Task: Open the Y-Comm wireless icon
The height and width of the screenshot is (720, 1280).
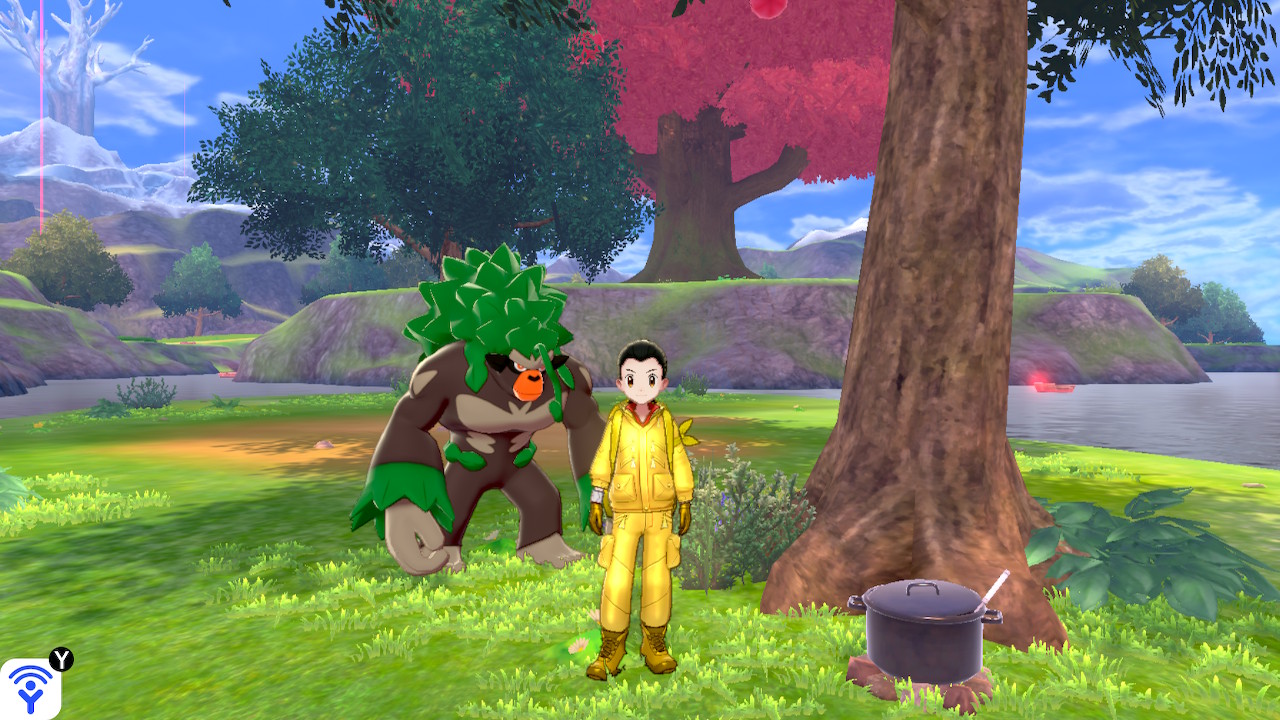Action: 30,689
